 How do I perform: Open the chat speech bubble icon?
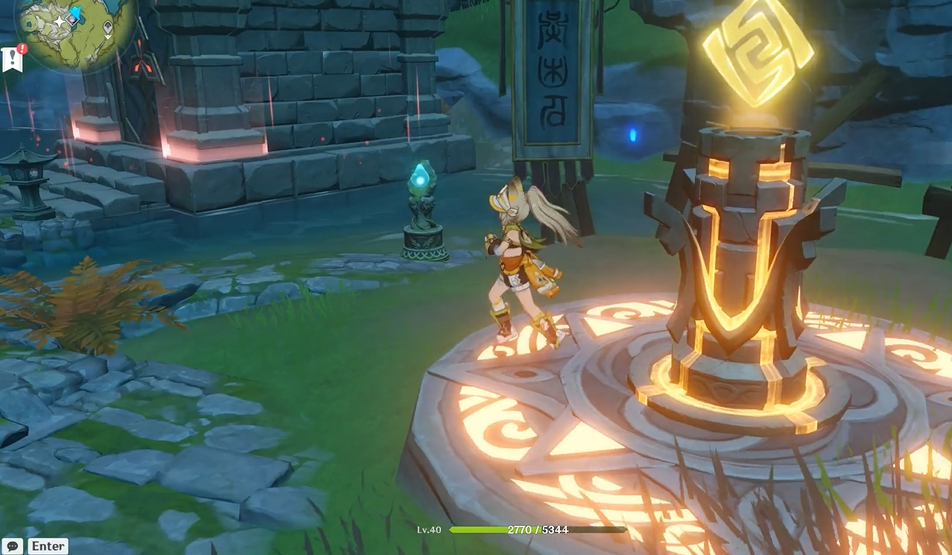pyautogui.click(x=12, y=546)
